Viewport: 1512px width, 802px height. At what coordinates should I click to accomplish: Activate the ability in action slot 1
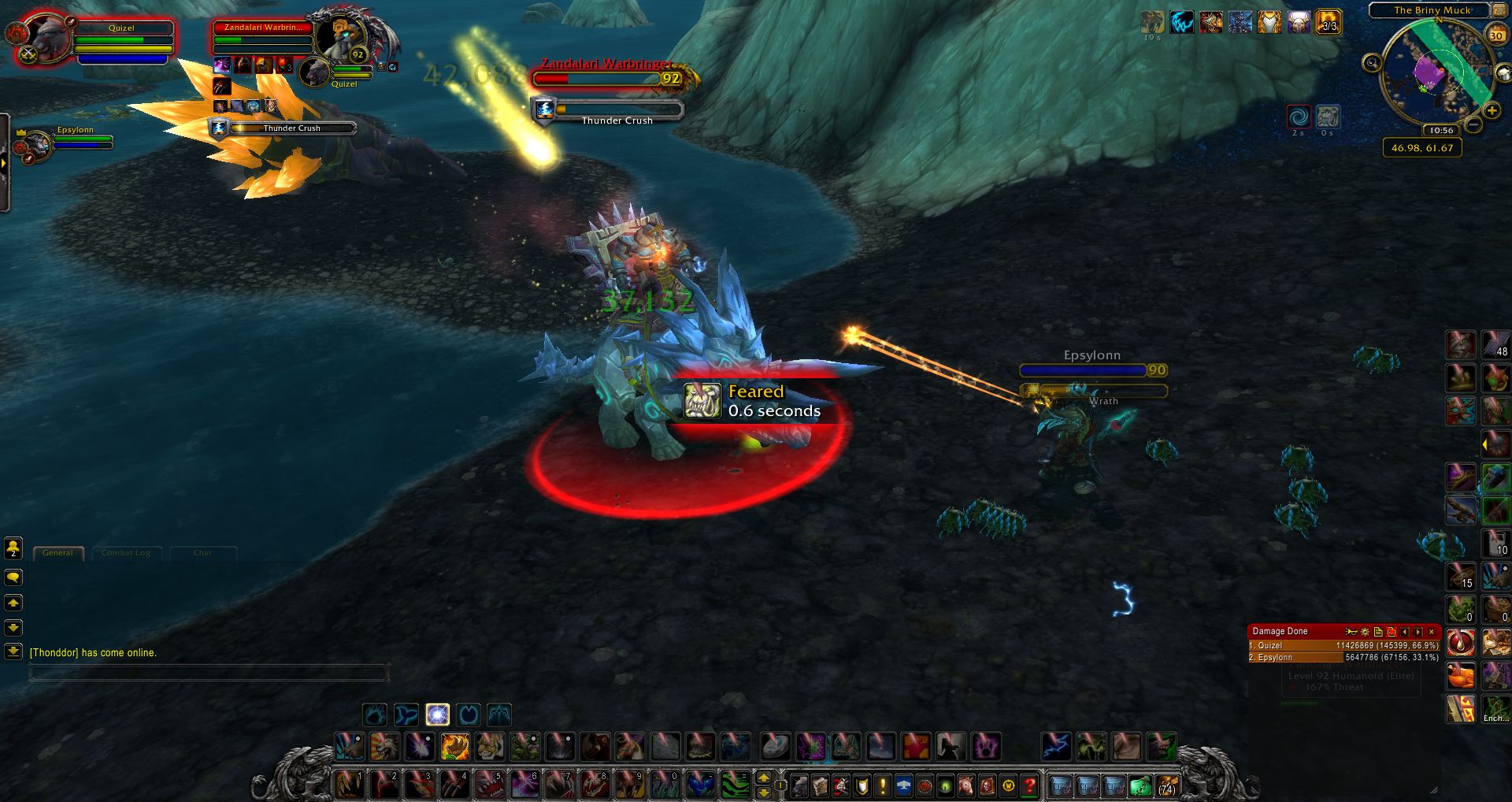coord(349,785)
